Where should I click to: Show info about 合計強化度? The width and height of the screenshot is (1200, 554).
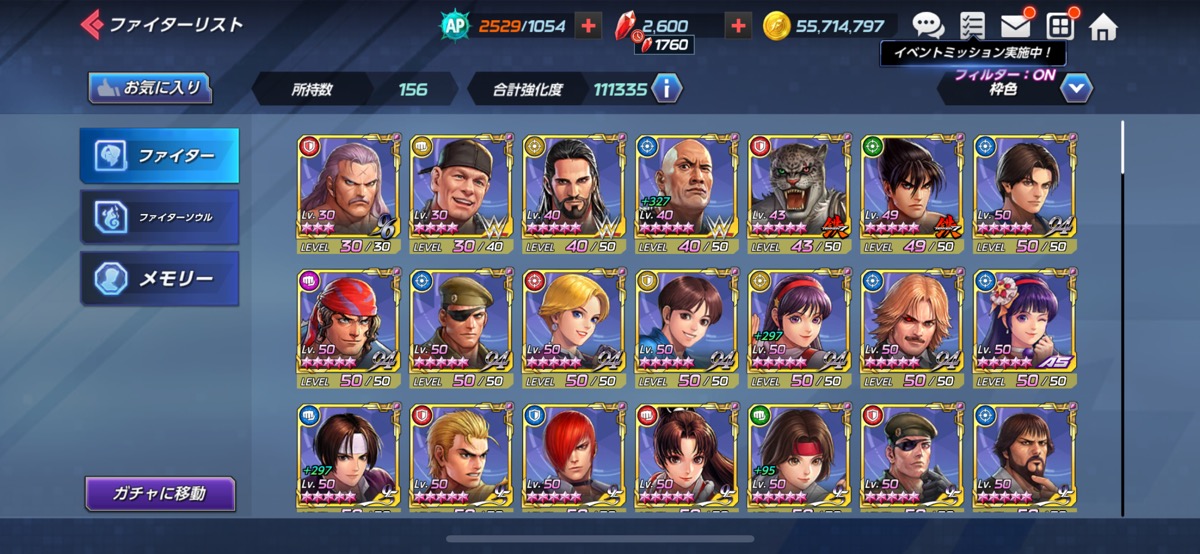pyautogui.click(x=666, y=89)
